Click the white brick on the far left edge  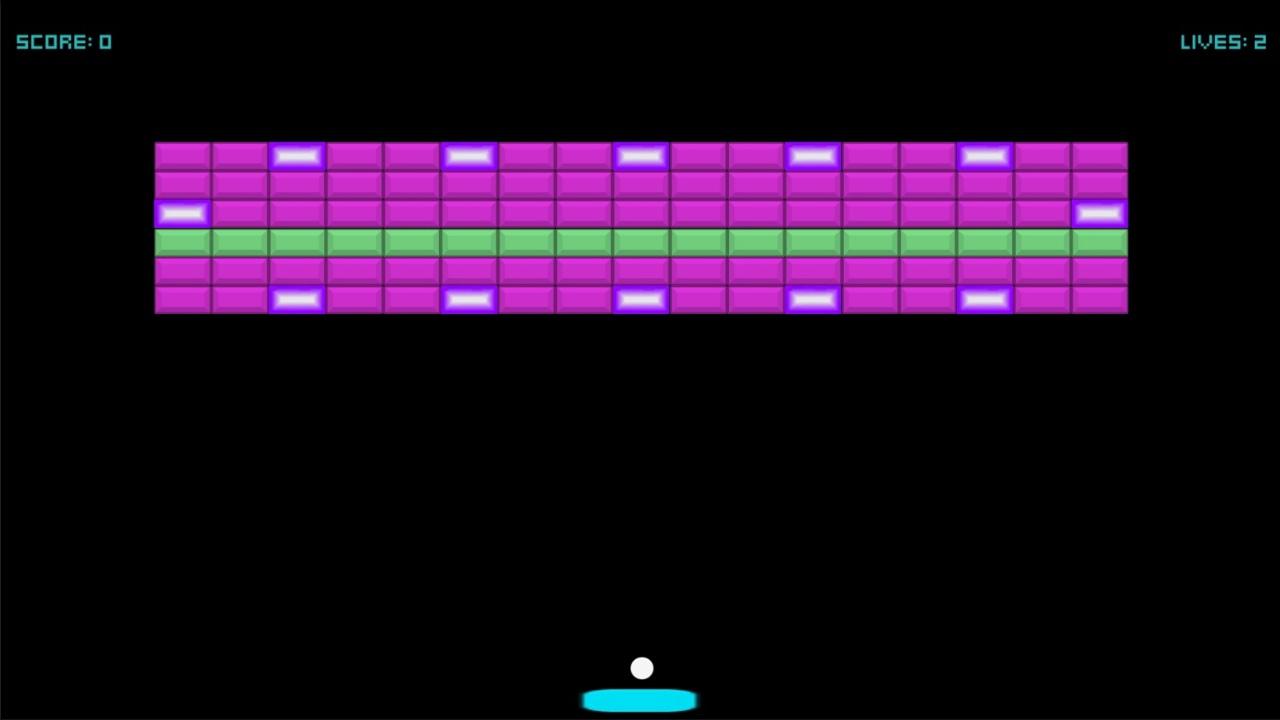point(182,213)
